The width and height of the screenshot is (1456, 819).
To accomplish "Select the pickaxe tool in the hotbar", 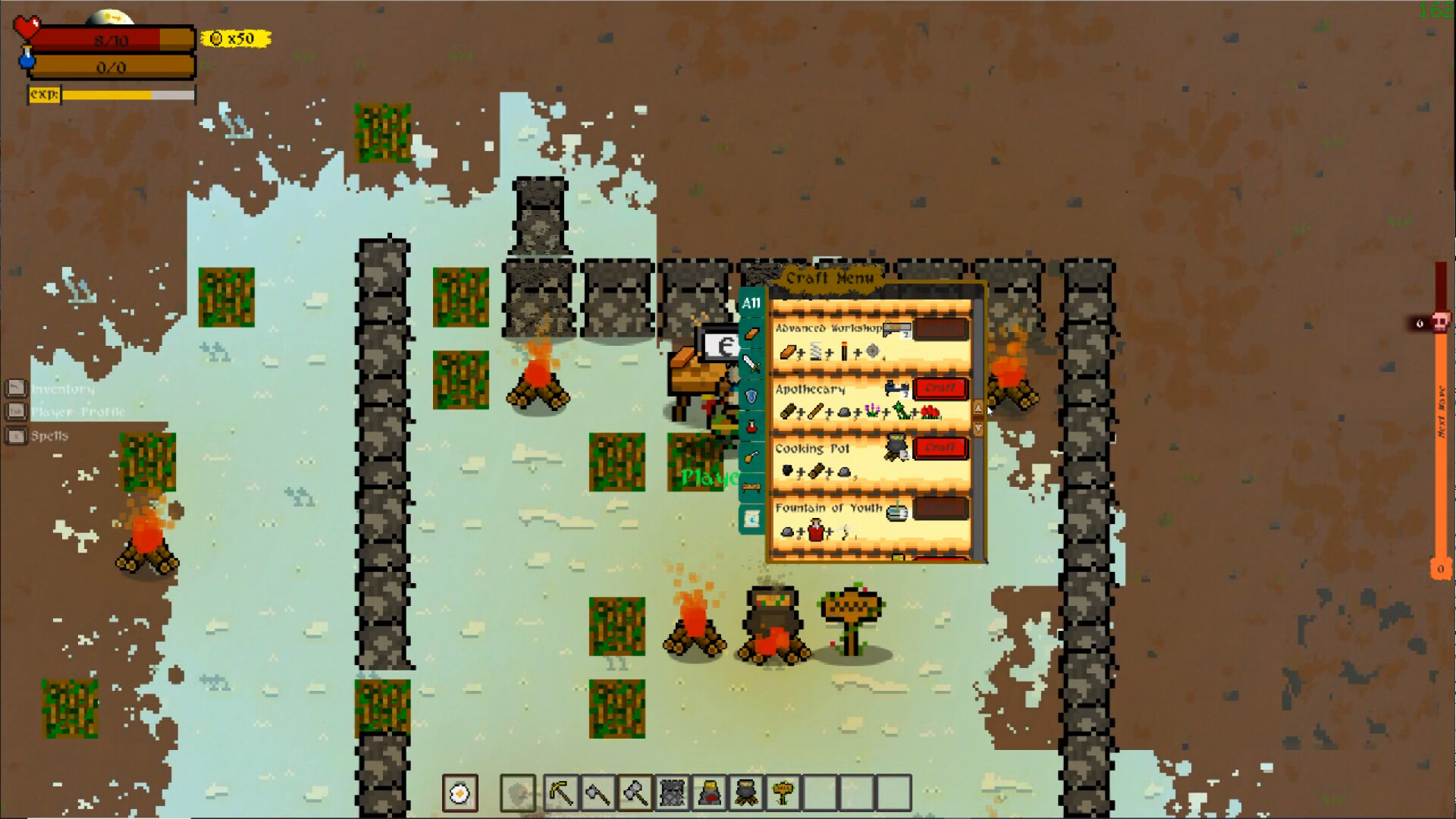I will [561, 791].
